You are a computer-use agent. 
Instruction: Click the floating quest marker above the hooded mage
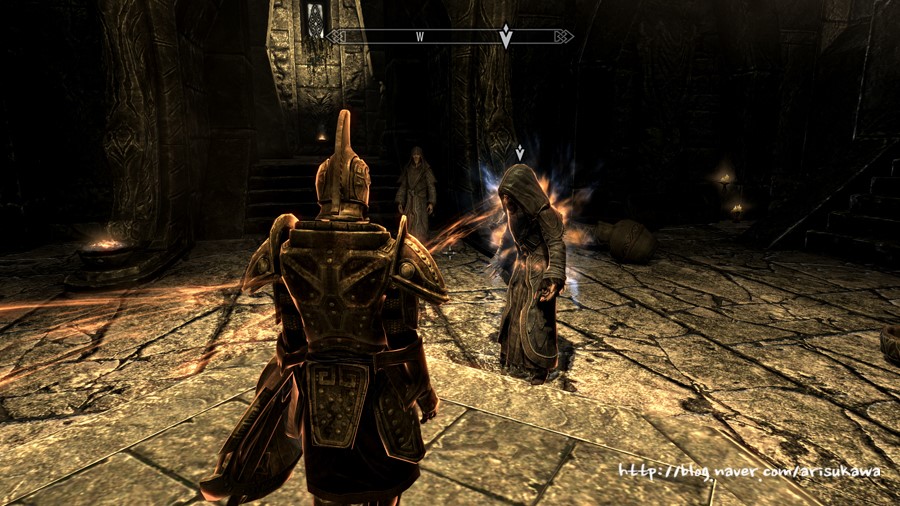click(520, 153)
